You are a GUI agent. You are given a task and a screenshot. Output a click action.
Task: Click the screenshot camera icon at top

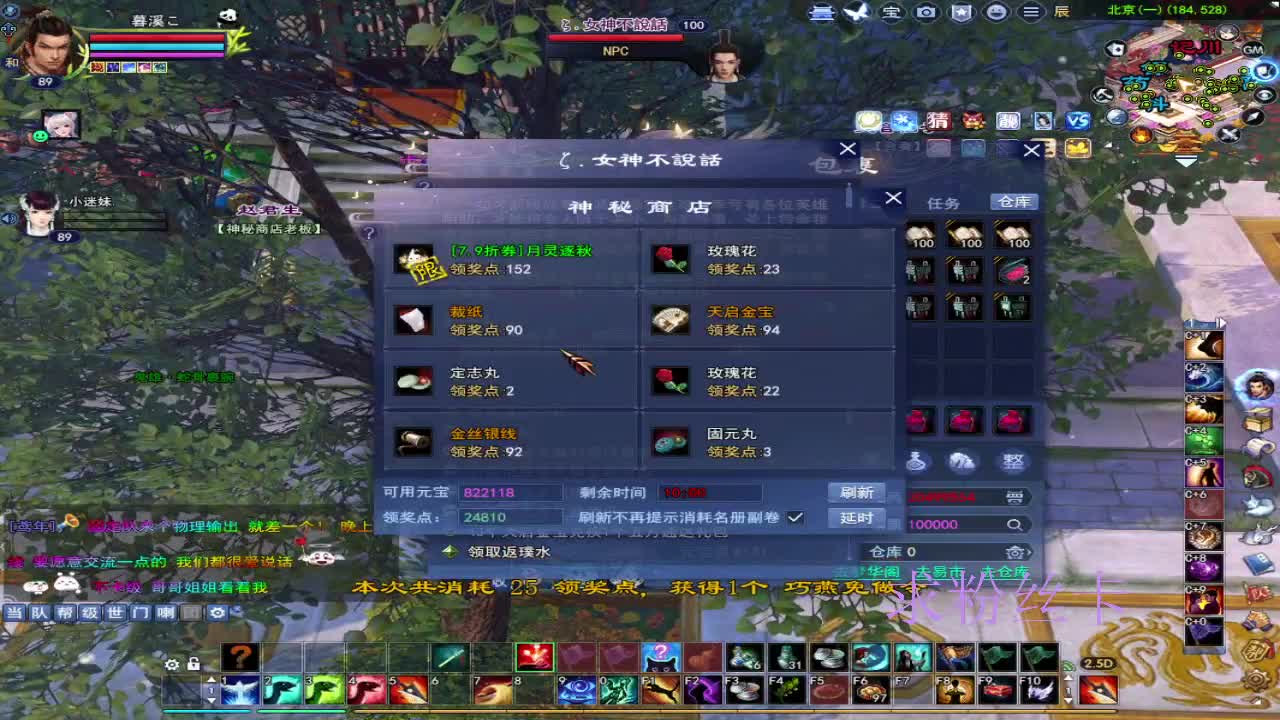coord(926,13)
